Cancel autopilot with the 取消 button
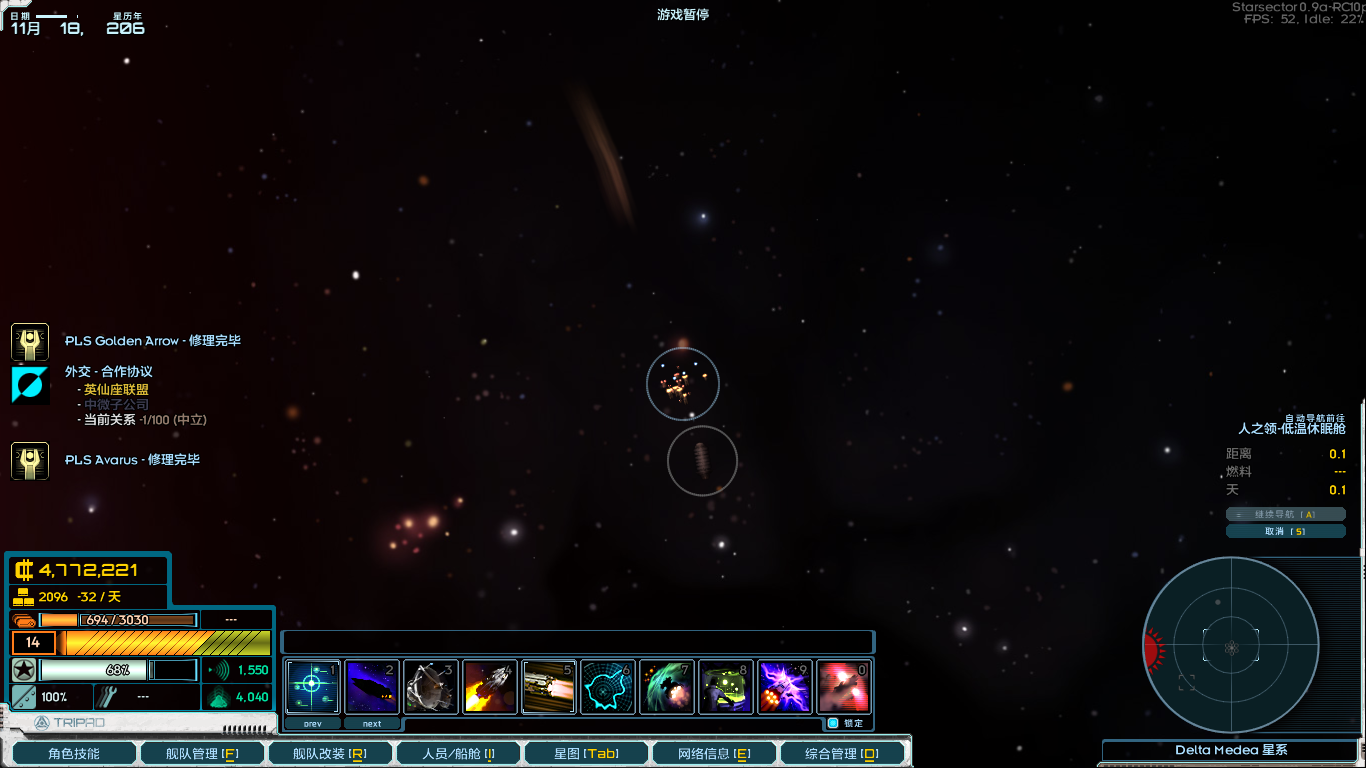 click(x=1286, y=530)
